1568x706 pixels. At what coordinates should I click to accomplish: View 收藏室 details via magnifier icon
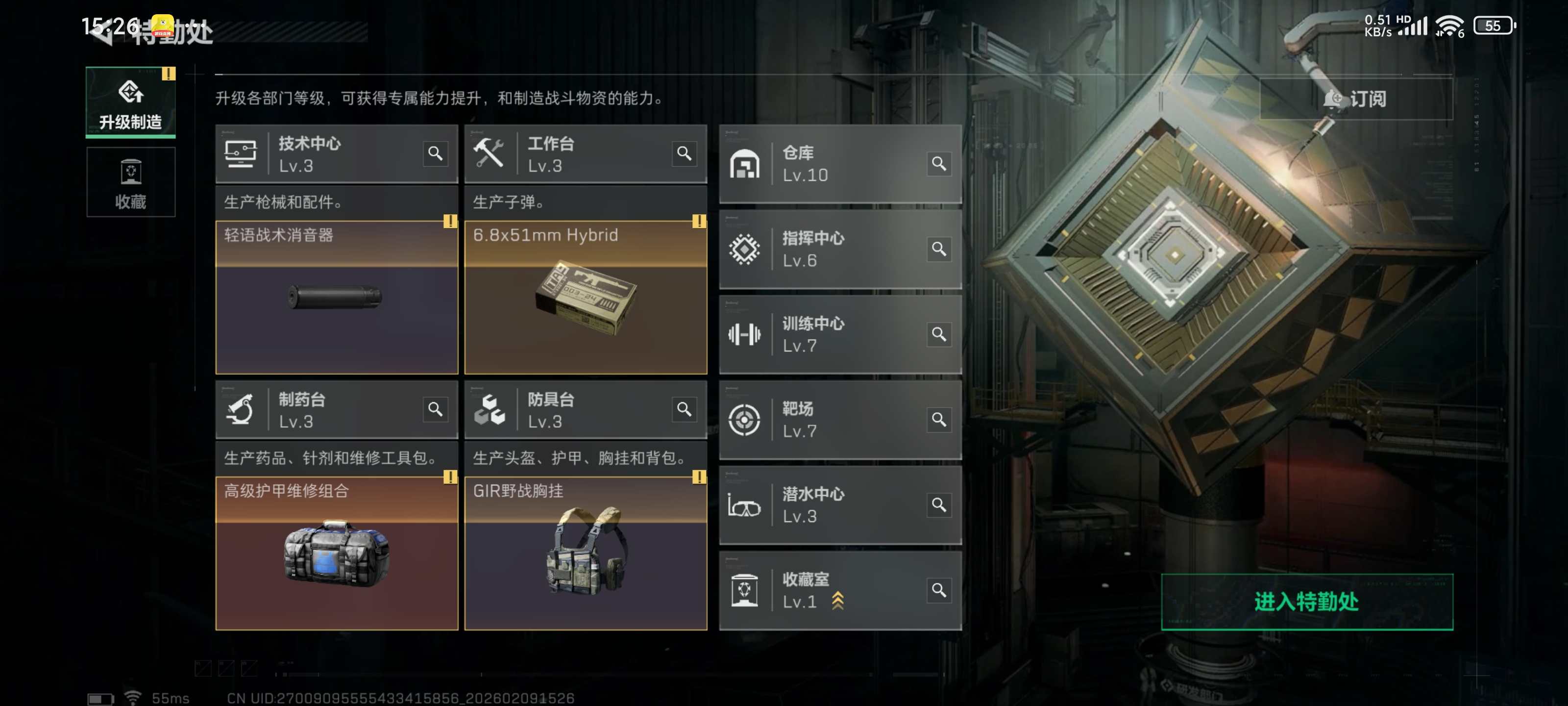pos(939,590)
